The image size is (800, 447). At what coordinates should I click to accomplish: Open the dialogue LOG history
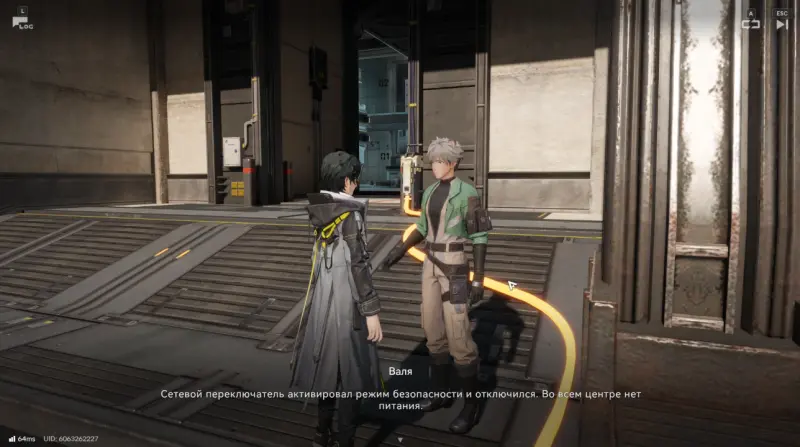pos(20,20)
